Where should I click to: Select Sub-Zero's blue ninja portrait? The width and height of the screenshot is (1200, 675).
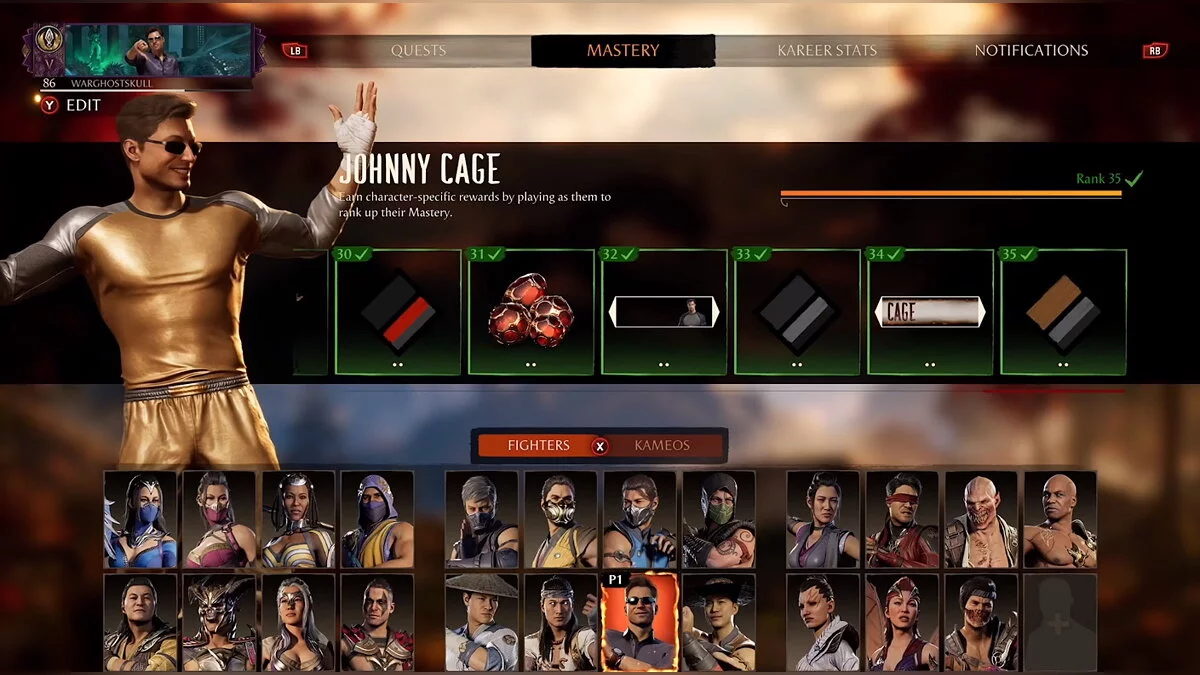pyautogui.click(x=640, y=520)
